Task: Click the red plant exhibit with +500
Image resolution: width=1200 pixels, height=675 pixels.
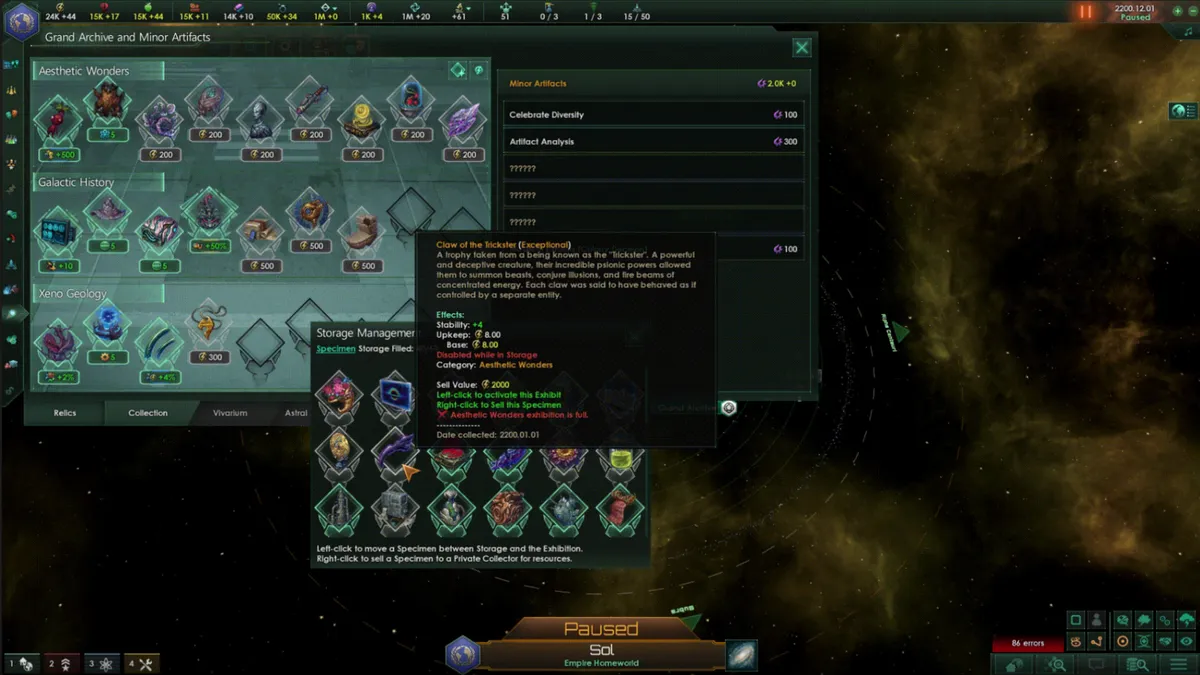Action: (57, 118)
